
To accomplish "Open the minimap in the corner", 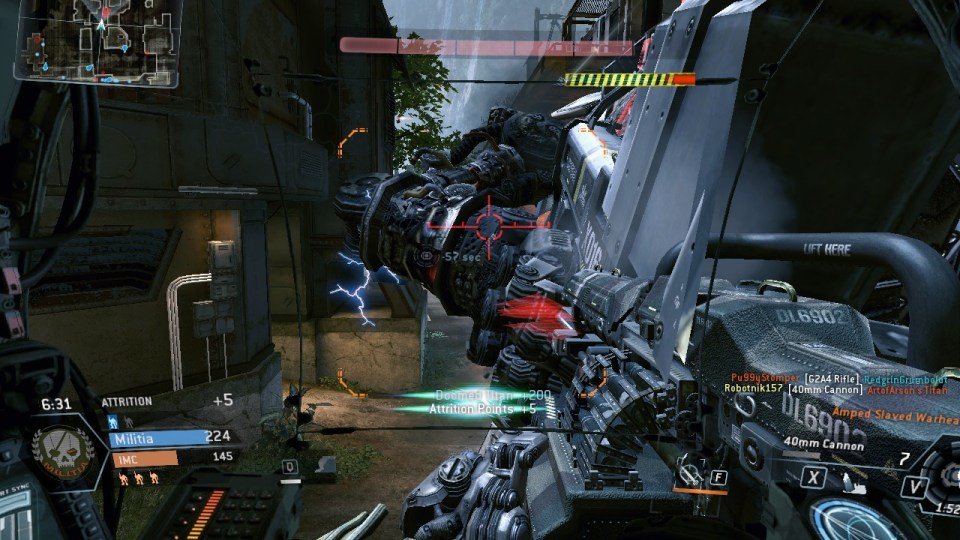I will [x=97, y=43].
